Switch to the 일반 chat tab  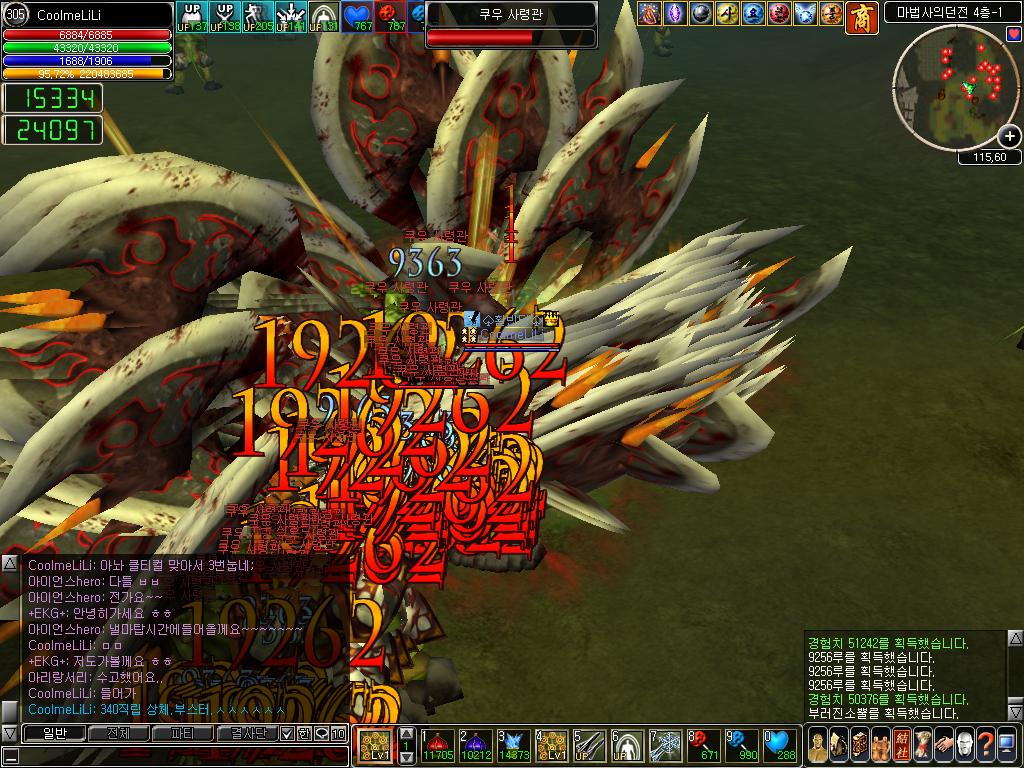click(x=53, y=733)
